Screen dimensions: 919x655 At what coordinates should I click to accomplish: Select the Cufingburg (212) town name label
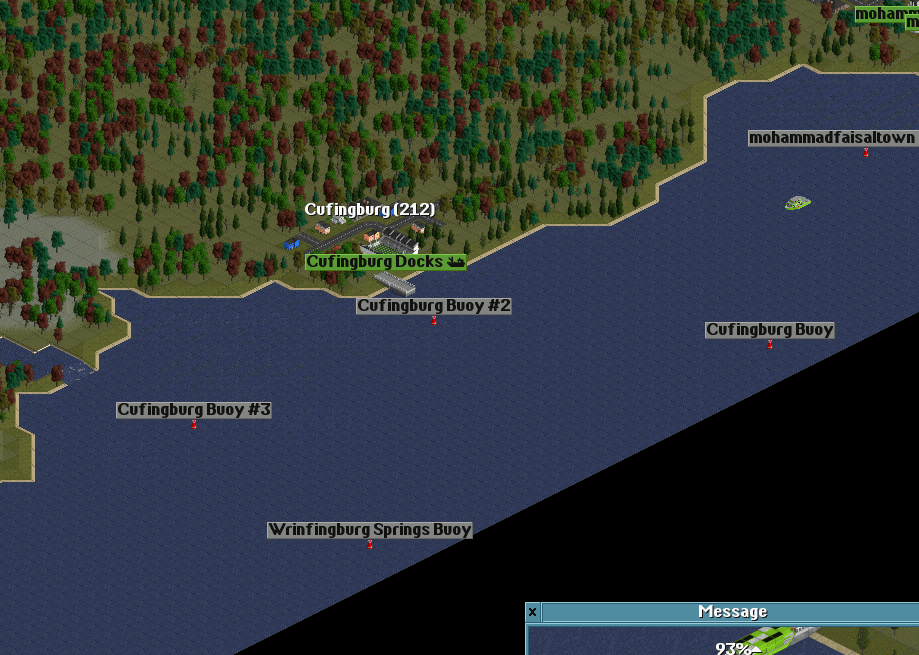(369, 210)
